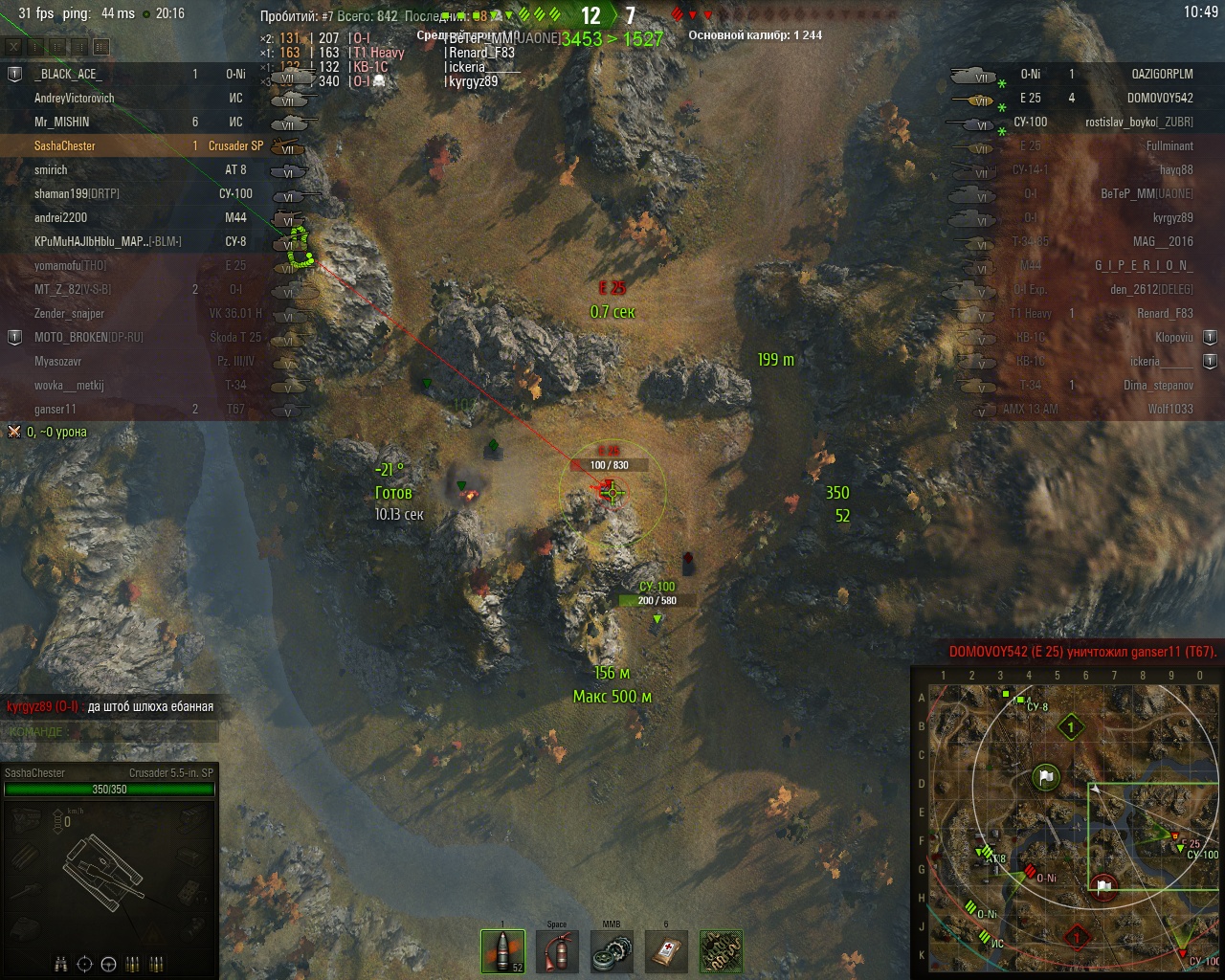Click the commander binoculars crew icon
Image resolution: width=1225 pixels, height=980 pixels.
coord(61,963)
